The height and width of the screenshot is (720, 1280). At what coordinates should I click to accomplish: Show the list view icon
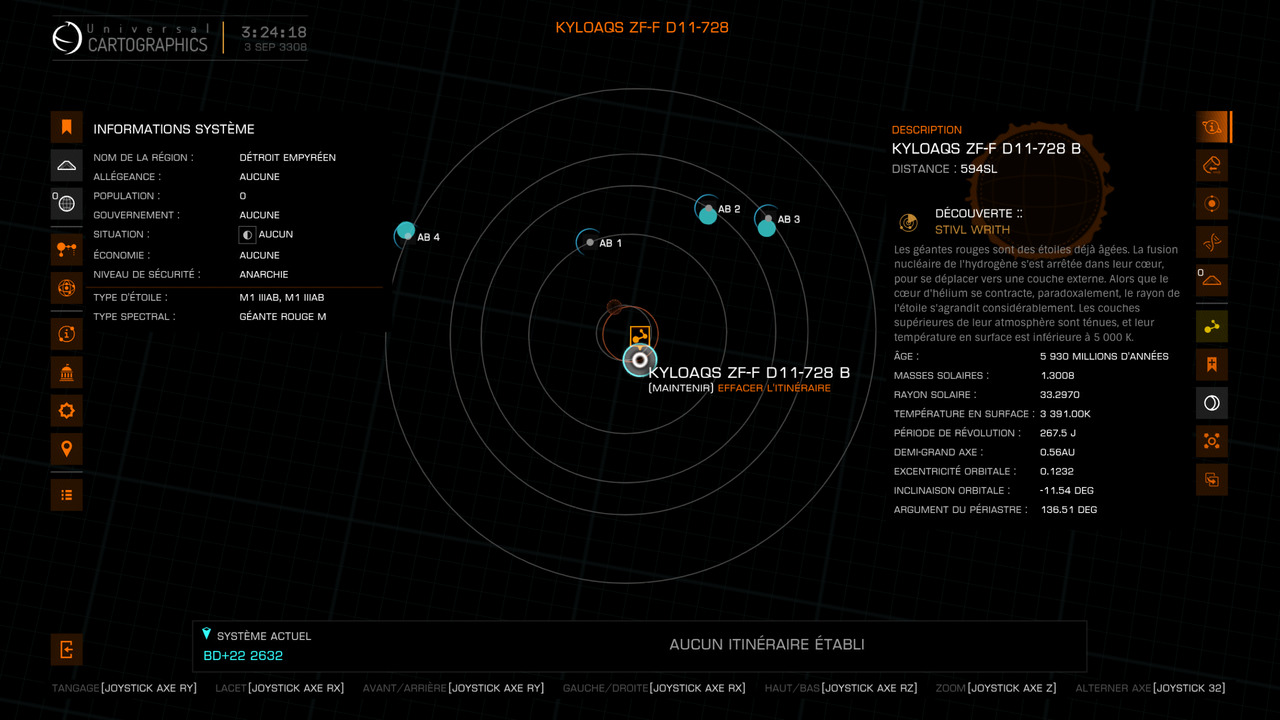[x=67, y=494]
